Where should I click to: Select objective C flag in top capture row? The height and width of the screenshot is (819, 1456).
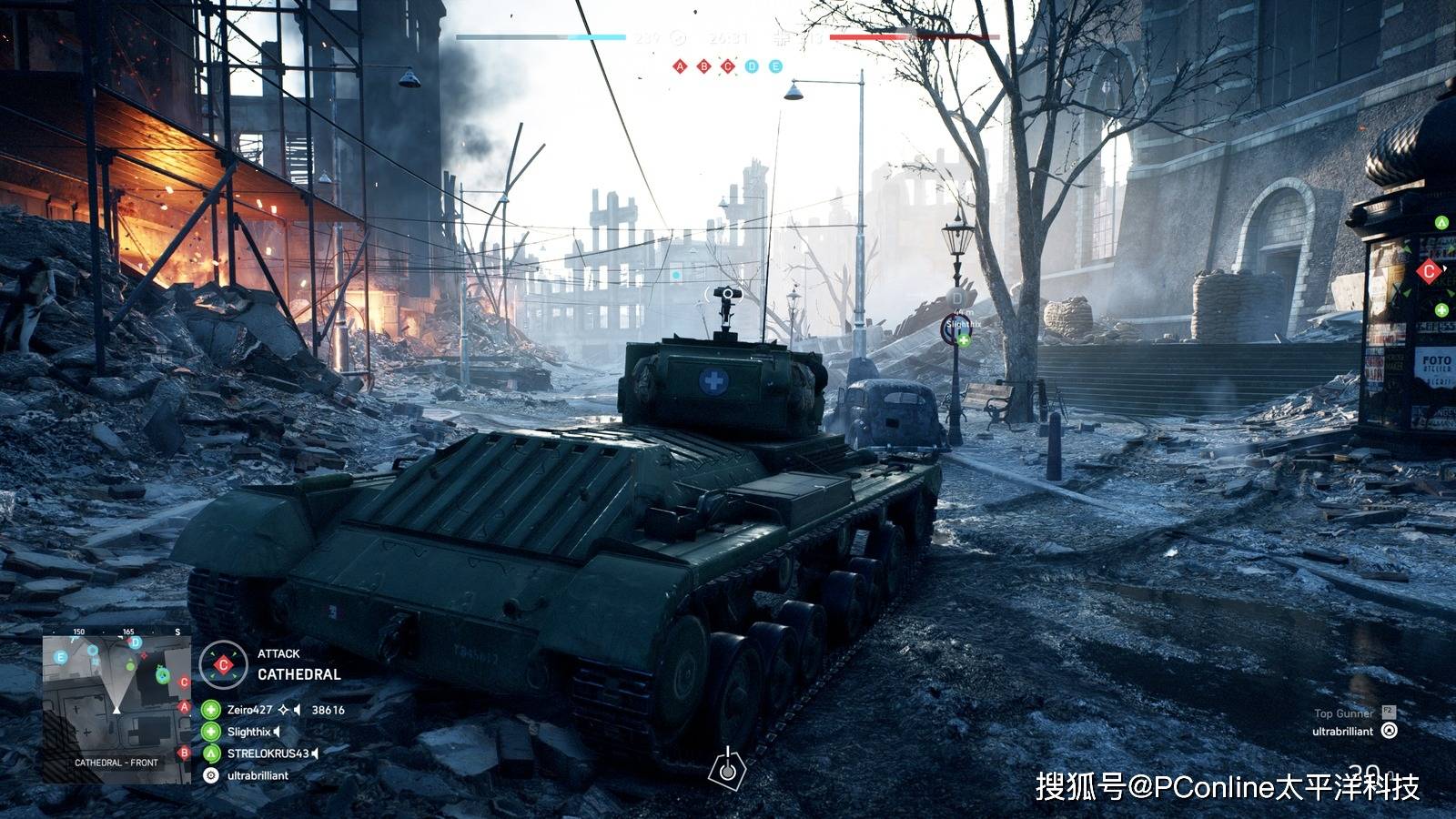click(727, 66)
